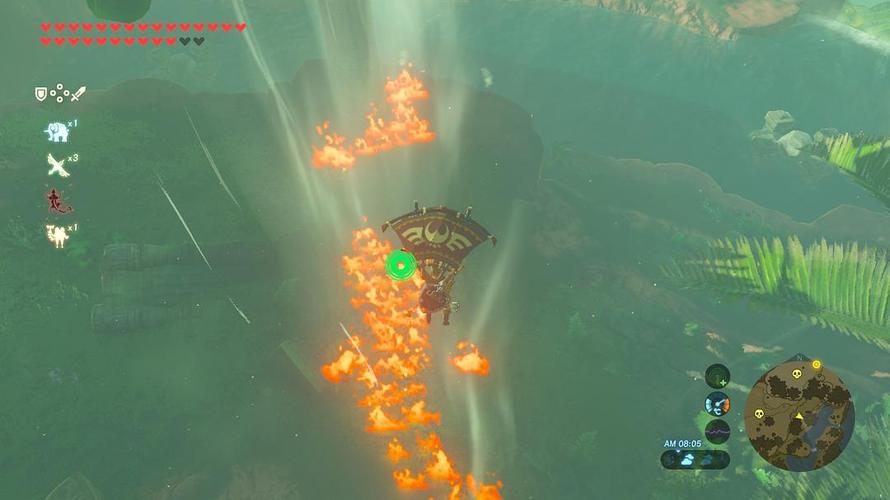Open the weather forecast panel
This screenshot has width=890, height=500.
tap(695, 460)
